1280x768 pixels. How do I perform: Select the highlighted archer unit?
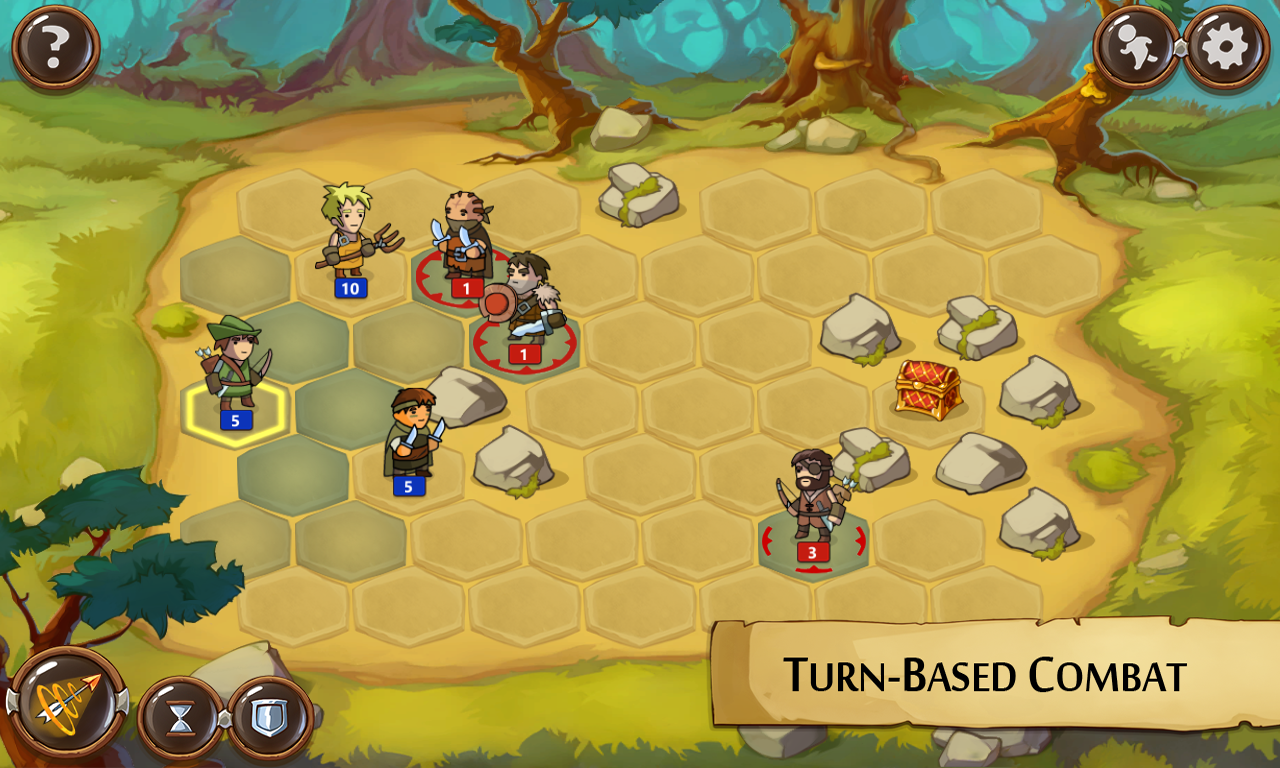[232, 365]
